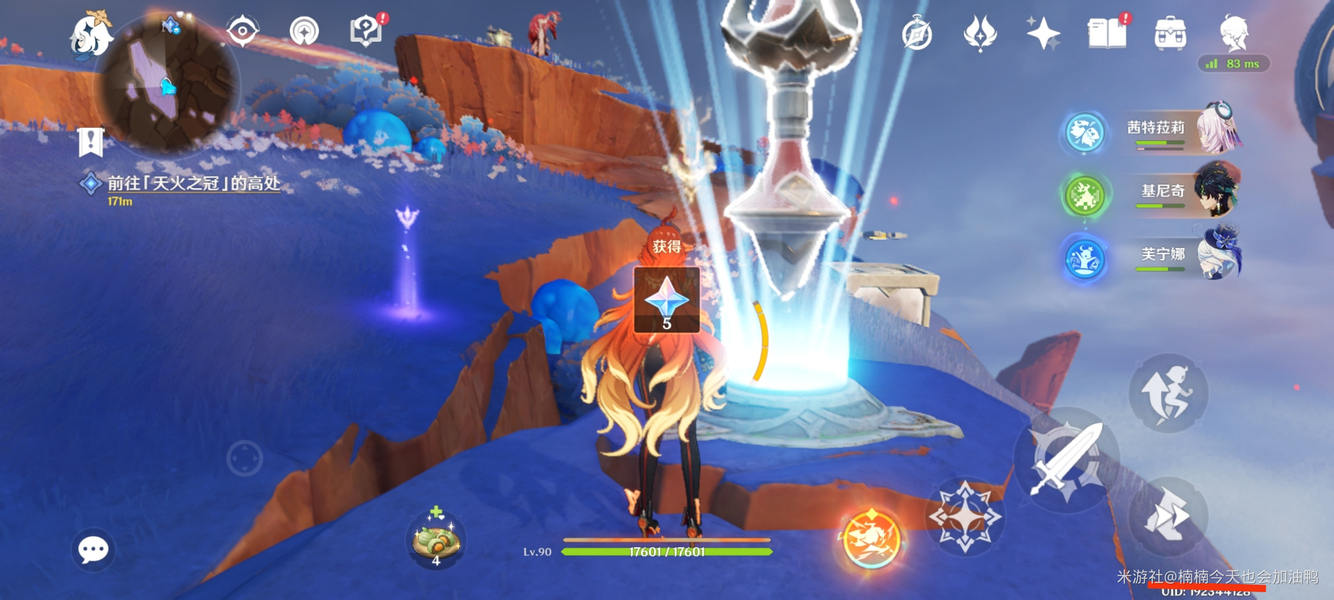
Task: Tap the sword normal attack button
Action: (x=1066, y=460)
